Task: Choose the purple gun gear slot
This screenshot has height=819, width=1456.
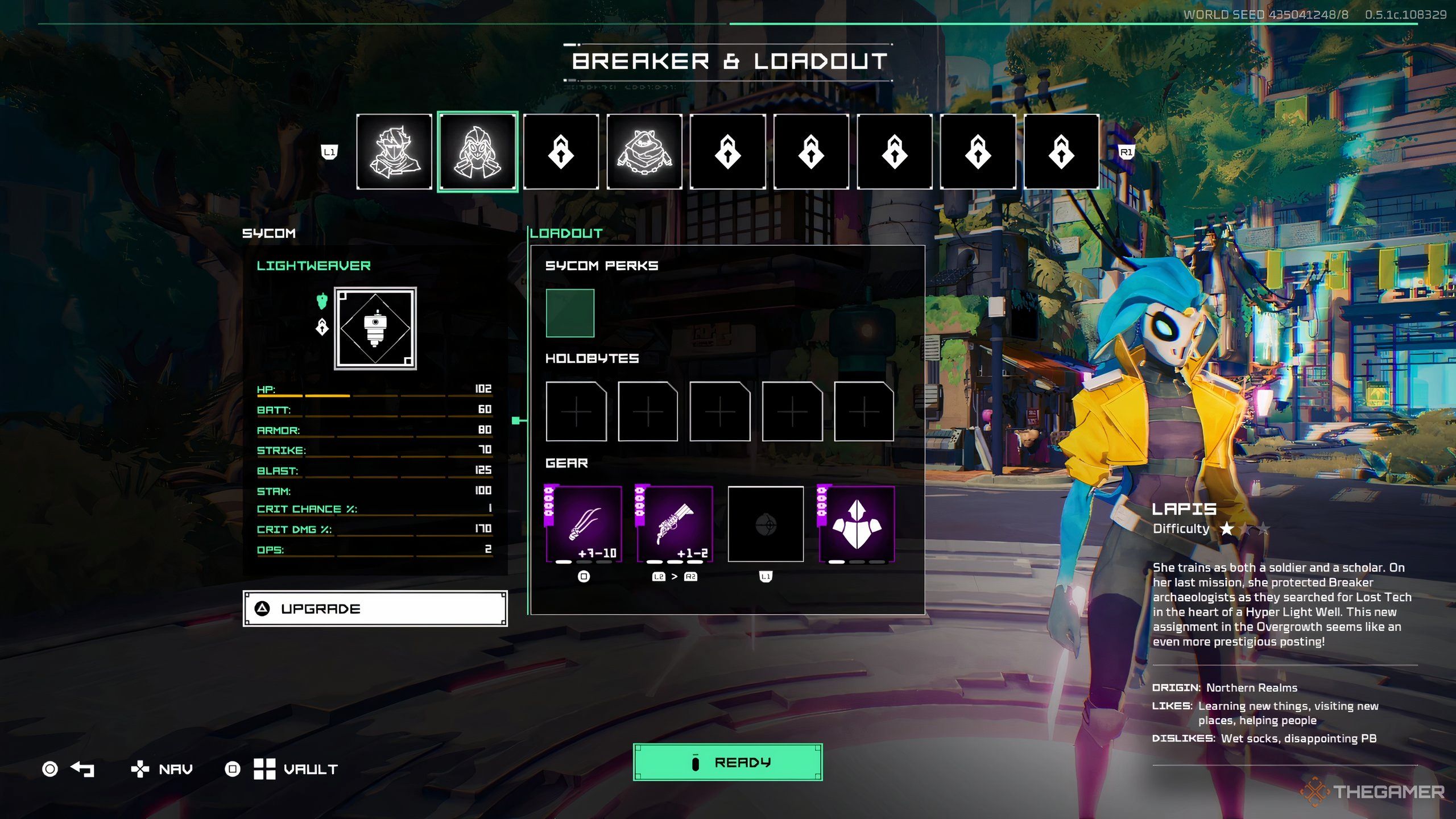Action: click(x=675, y=524)
